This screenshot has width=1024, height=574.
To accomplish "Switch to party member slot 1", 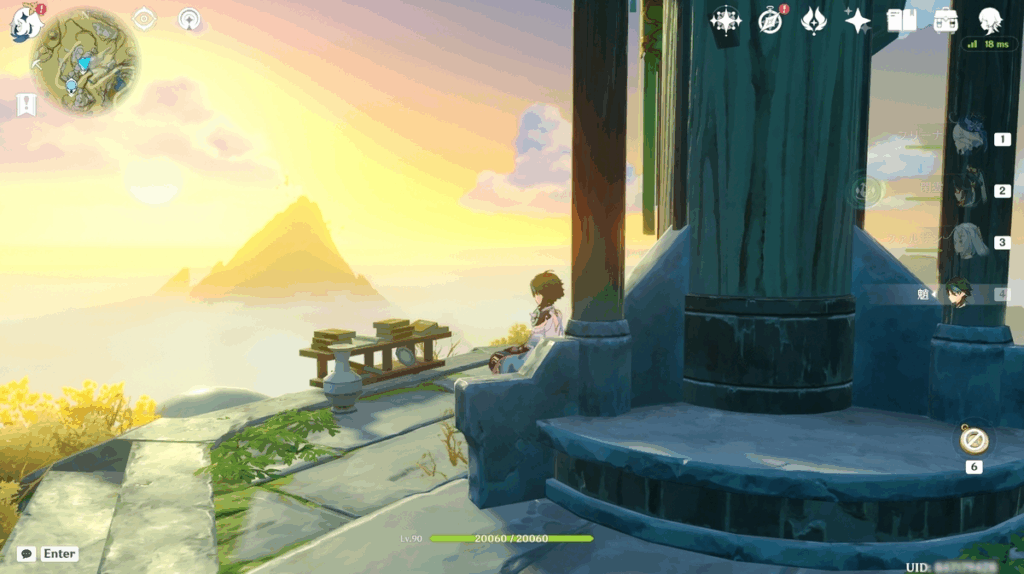I will [x=970, y=138].
